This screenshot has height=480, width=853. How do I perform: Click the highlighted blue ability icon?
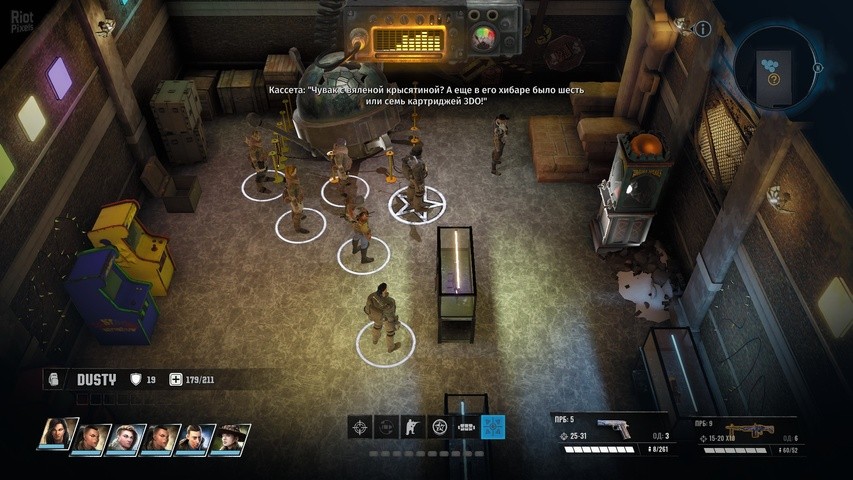point(493,427)
